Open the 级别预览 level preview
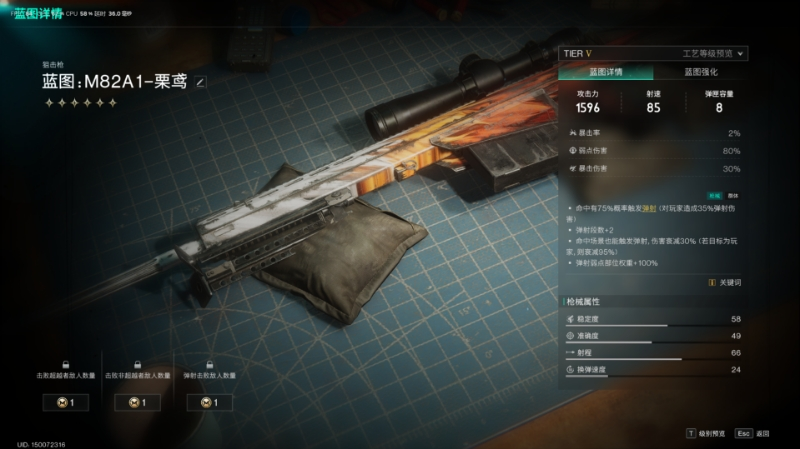Screen dimensions: 800x449 704,434
